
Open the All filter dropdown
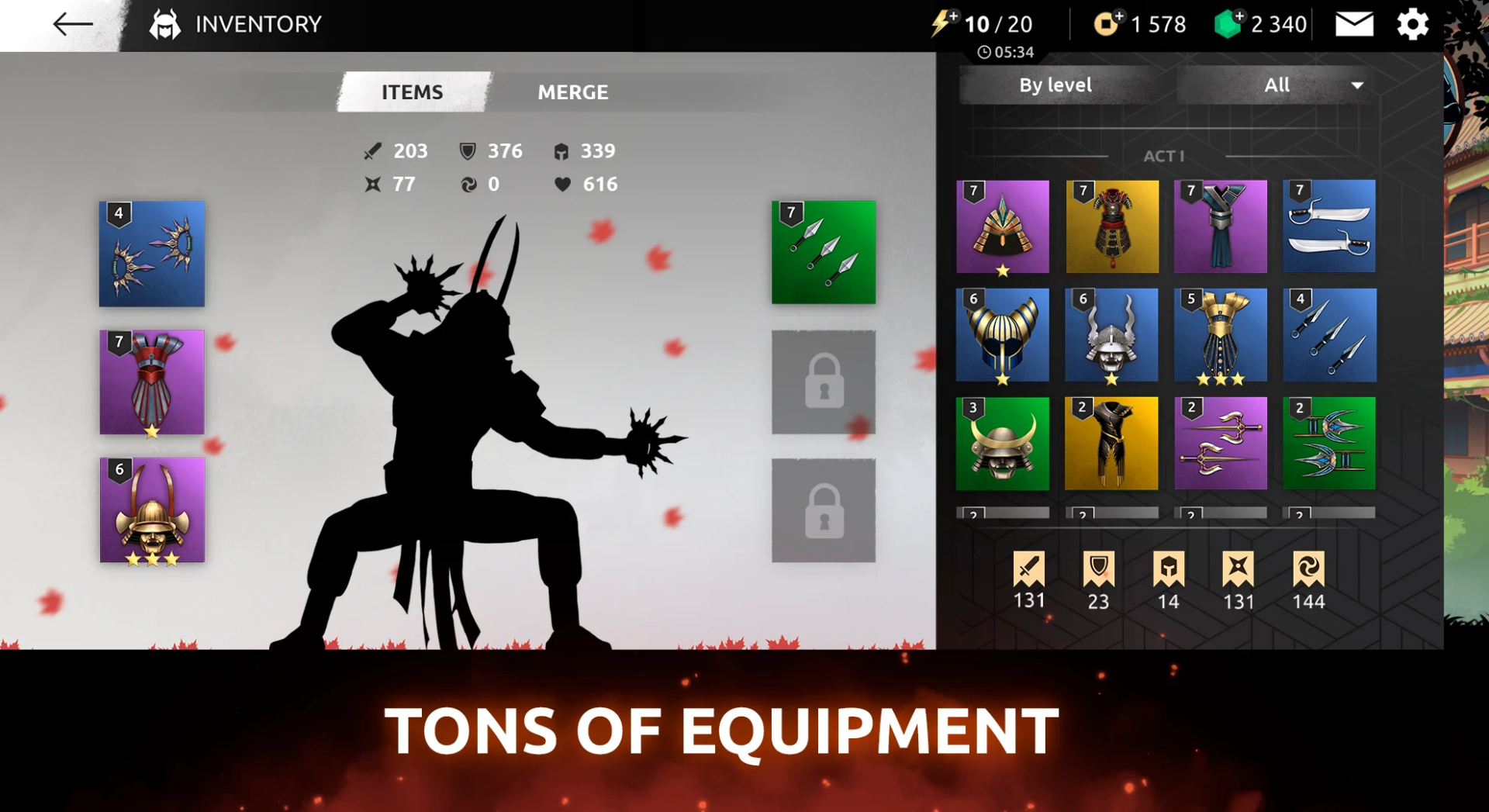click(x=1277, y=85)
